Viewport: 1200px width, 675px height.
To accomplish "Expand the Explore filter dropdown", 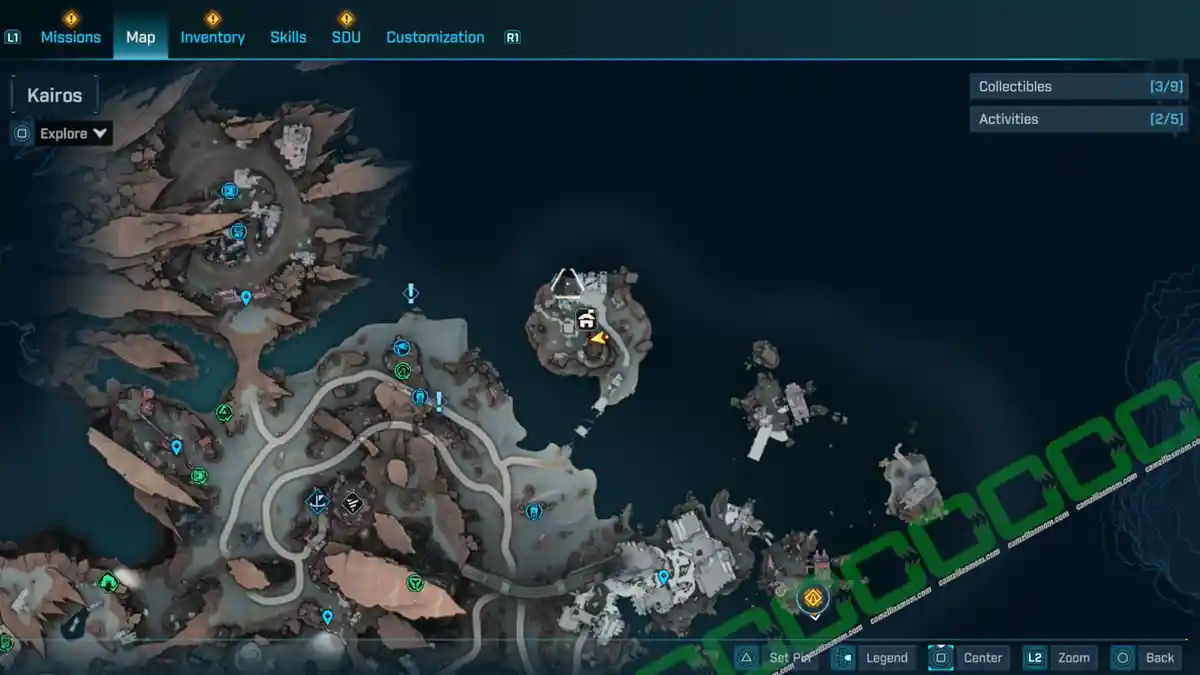I will pyautogui.click(x=74, y=133).
